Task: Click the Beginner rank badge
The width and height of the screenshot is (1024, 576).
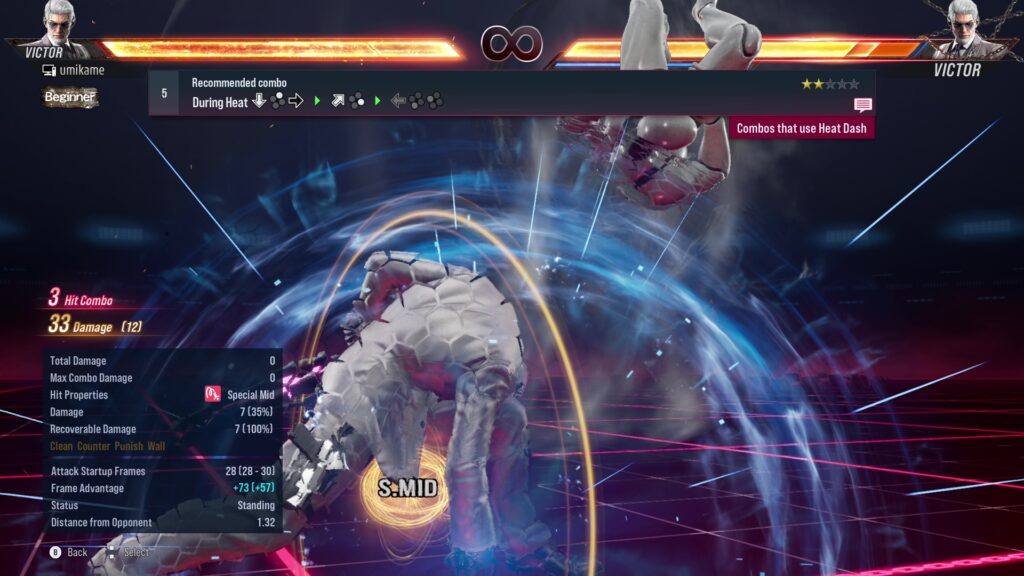Action: (x=70, y=97)
